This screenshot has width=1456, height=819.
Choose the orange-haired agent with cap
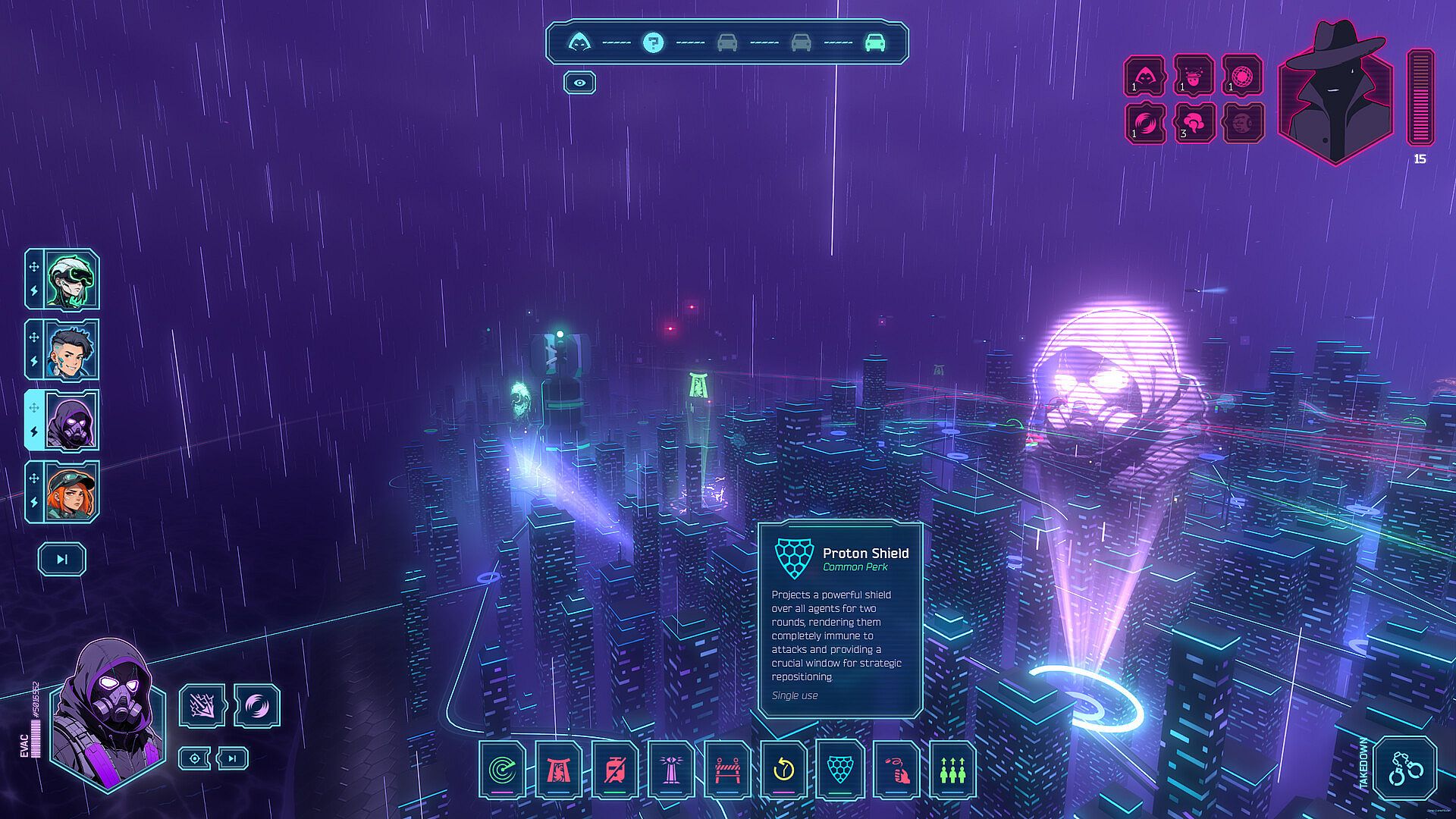[x=71, y=491]
